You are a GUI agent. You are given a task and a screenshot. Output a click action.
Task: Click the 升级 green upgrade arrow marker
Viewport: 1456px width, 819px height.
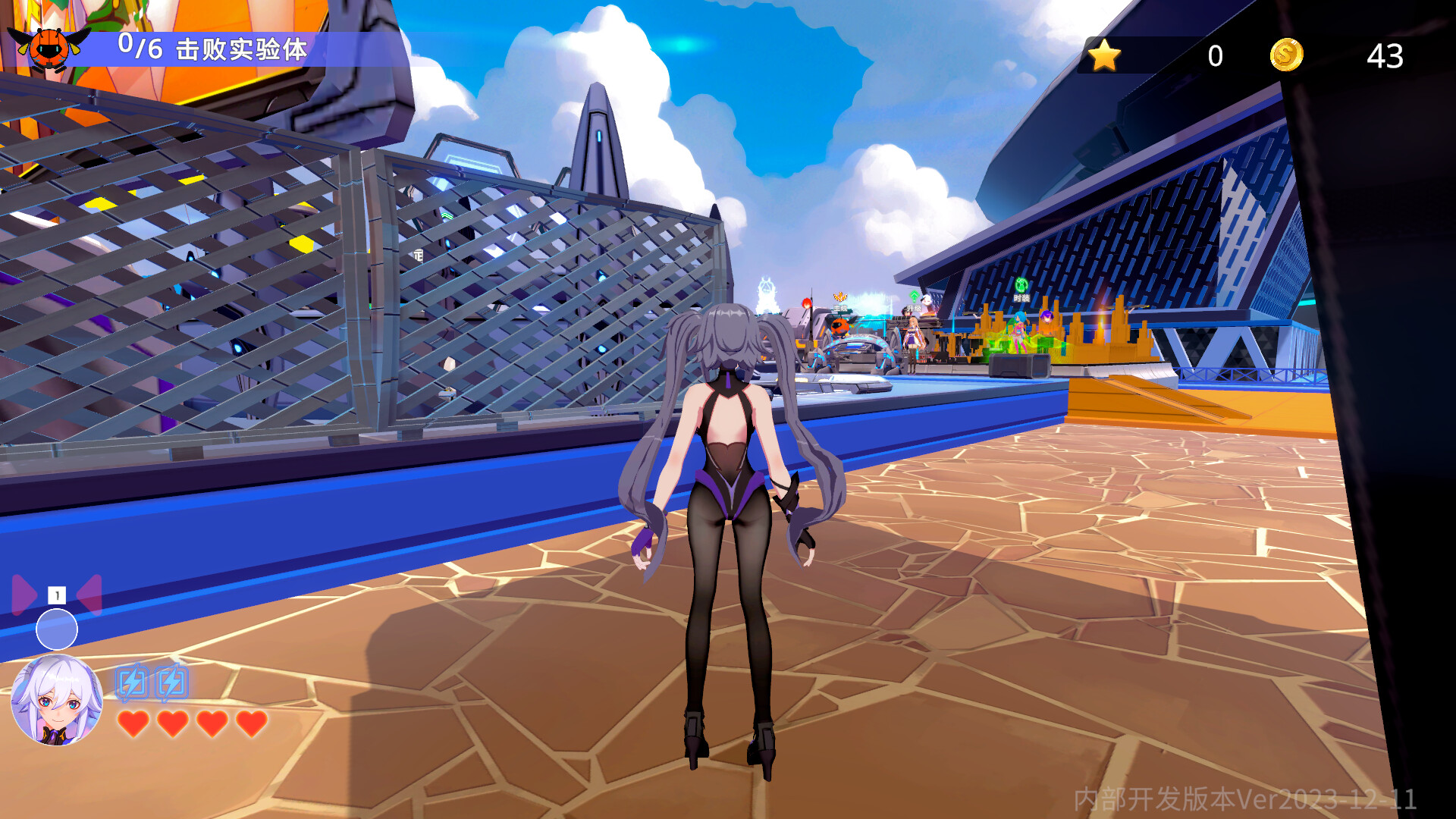pyautogui.click(x=915, y=297)
